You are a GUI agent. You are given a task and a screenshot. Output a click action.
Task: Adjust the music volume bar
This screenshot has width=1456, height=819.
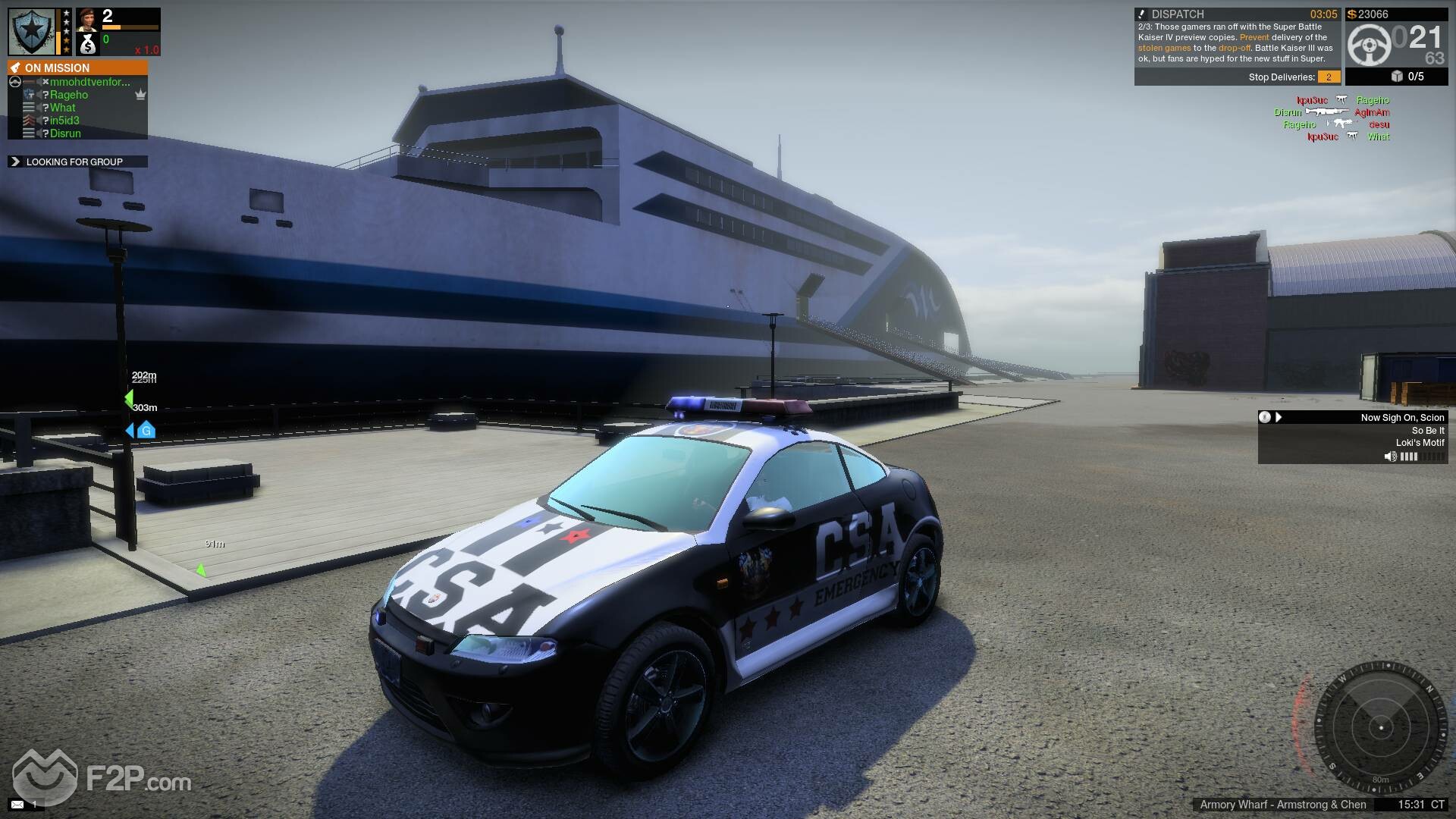point(1421,457)
